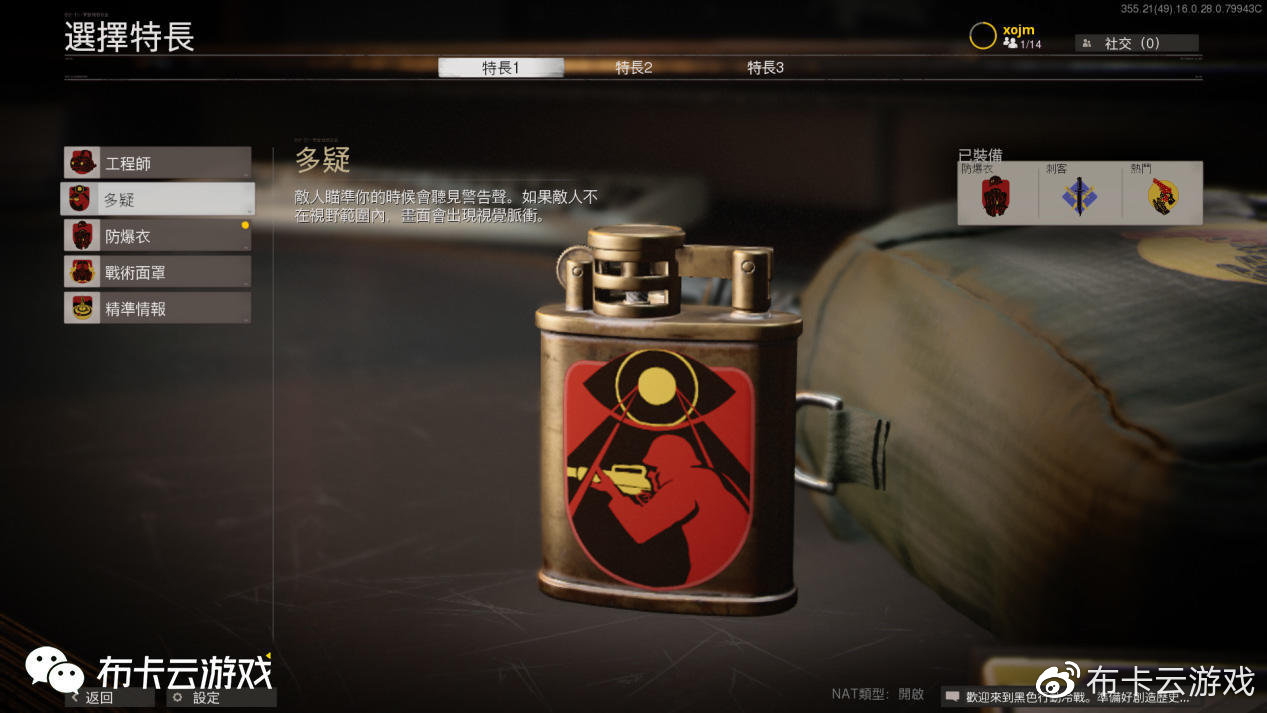Image resolution: width=1267 pixels, height=713 pixels.
Task: Choose the 工程師 perk
Action: (x=157, y=163)
